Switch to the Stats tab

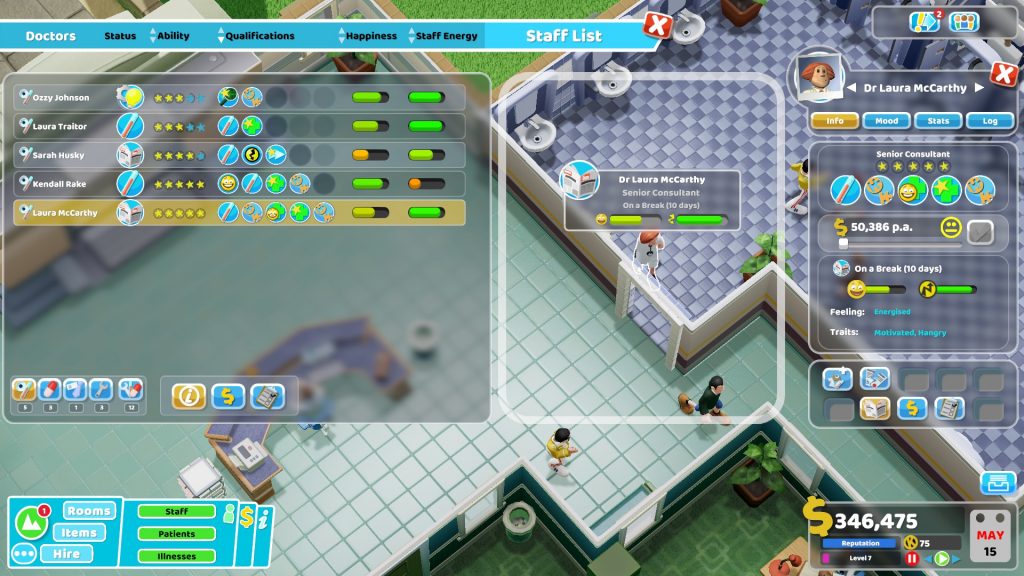click(x=938, y=121)
